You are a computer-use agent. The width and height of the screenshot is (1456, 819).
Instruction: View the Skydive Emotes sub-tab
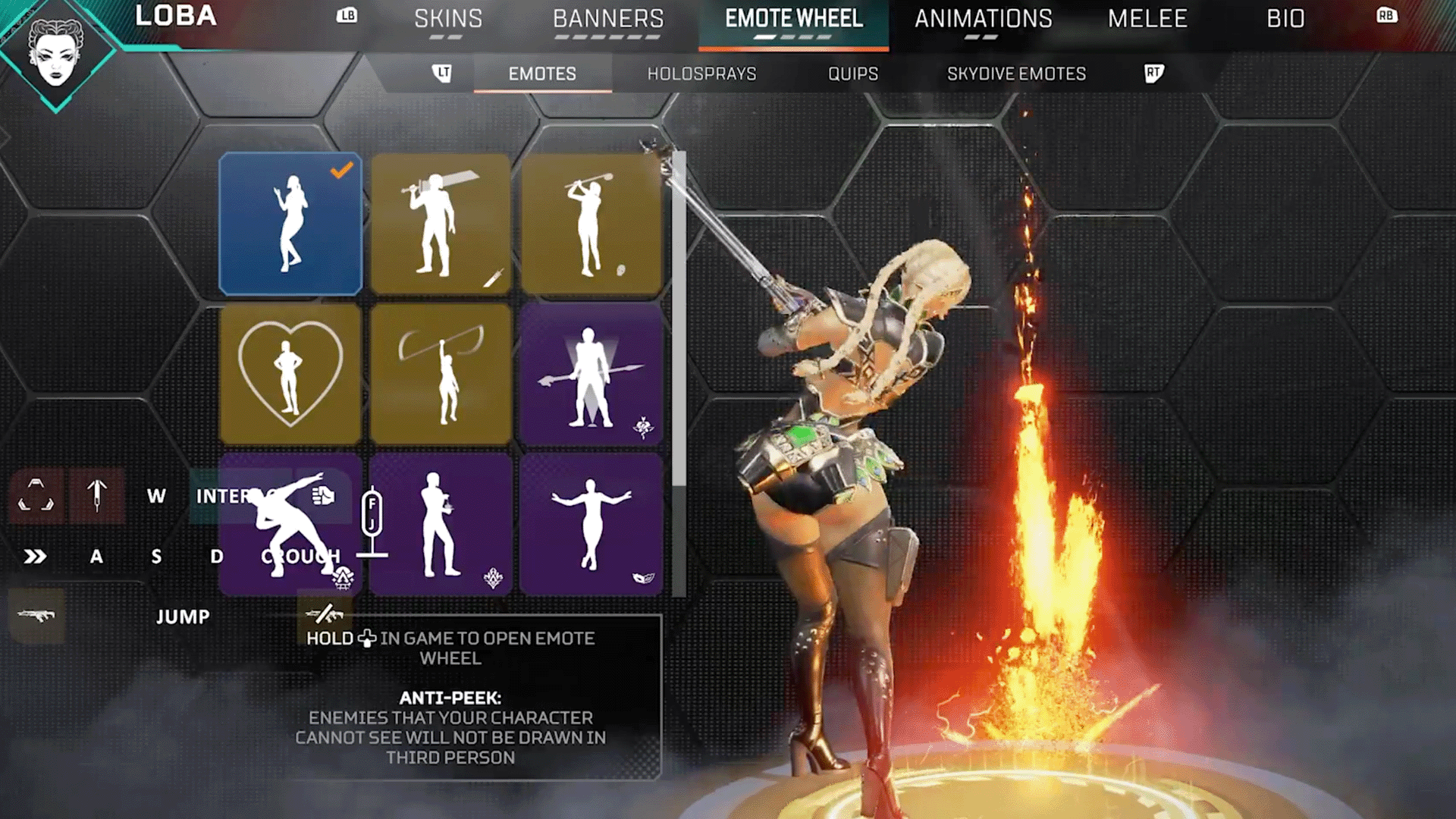[1016, 74]
